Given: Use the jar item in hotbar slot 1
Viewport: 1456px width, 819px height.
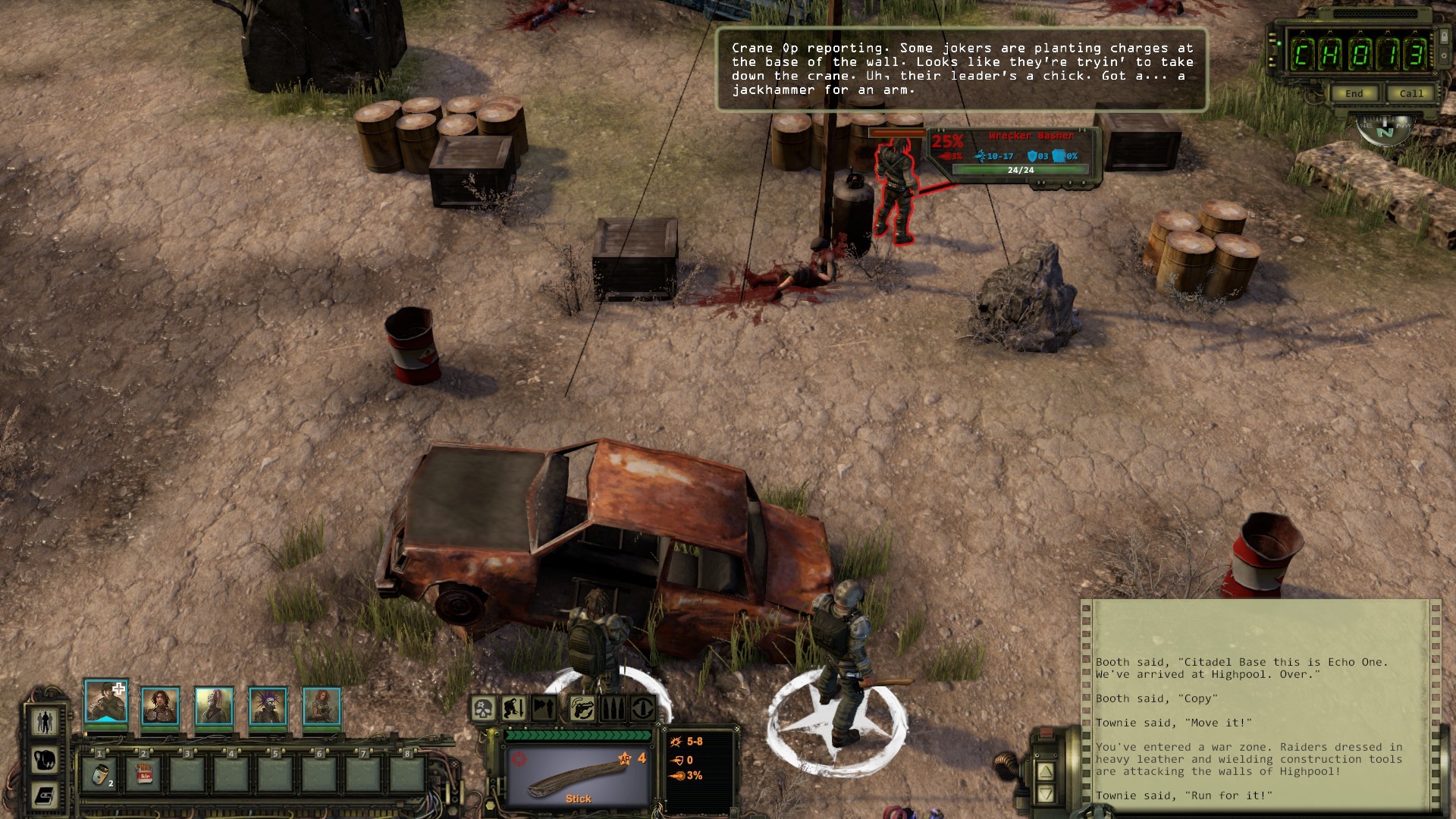Looking at the screenshot, I should [100, 774].
